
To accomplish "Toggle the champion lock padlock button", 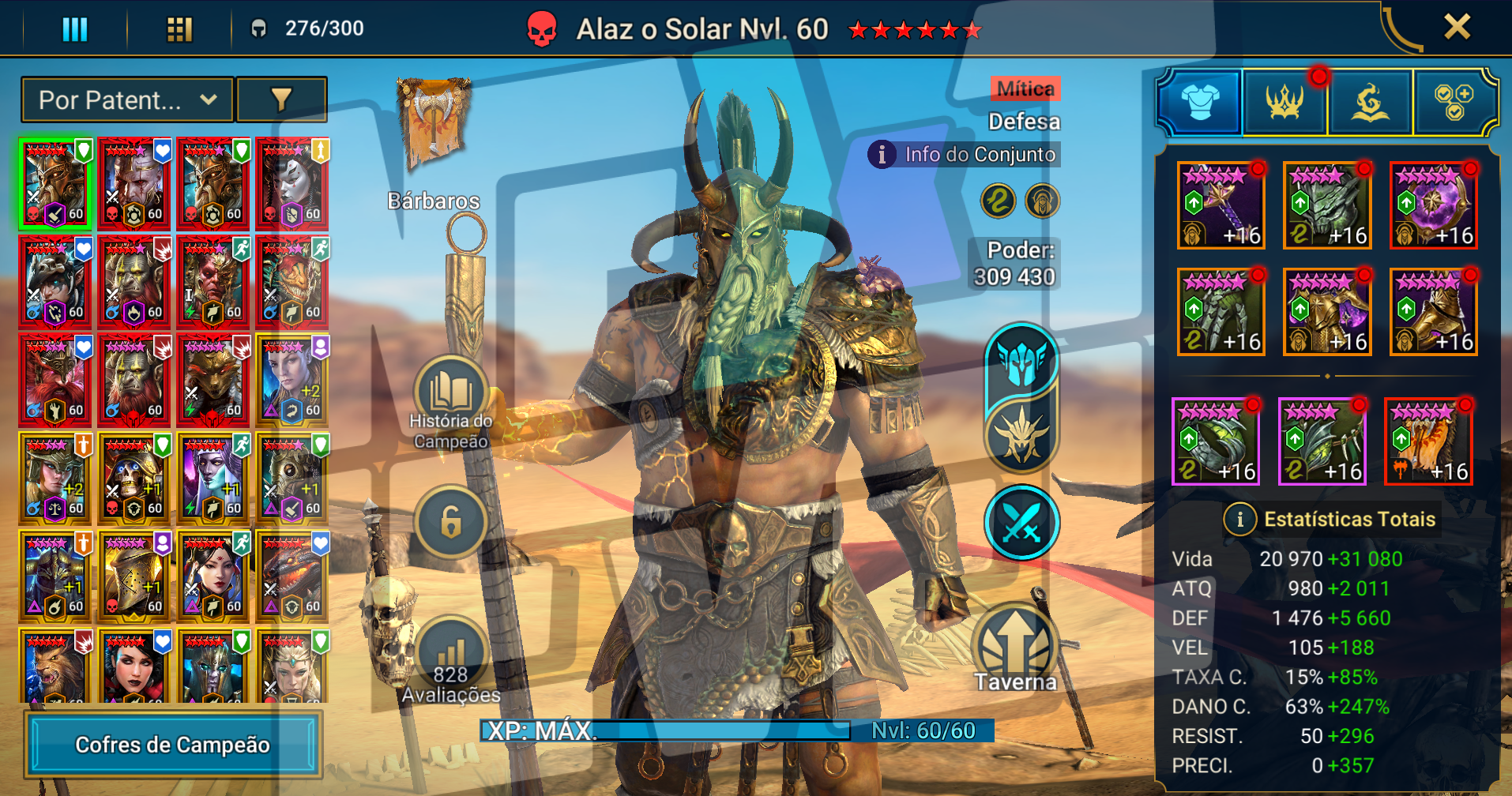I will [x=450, y=522].
